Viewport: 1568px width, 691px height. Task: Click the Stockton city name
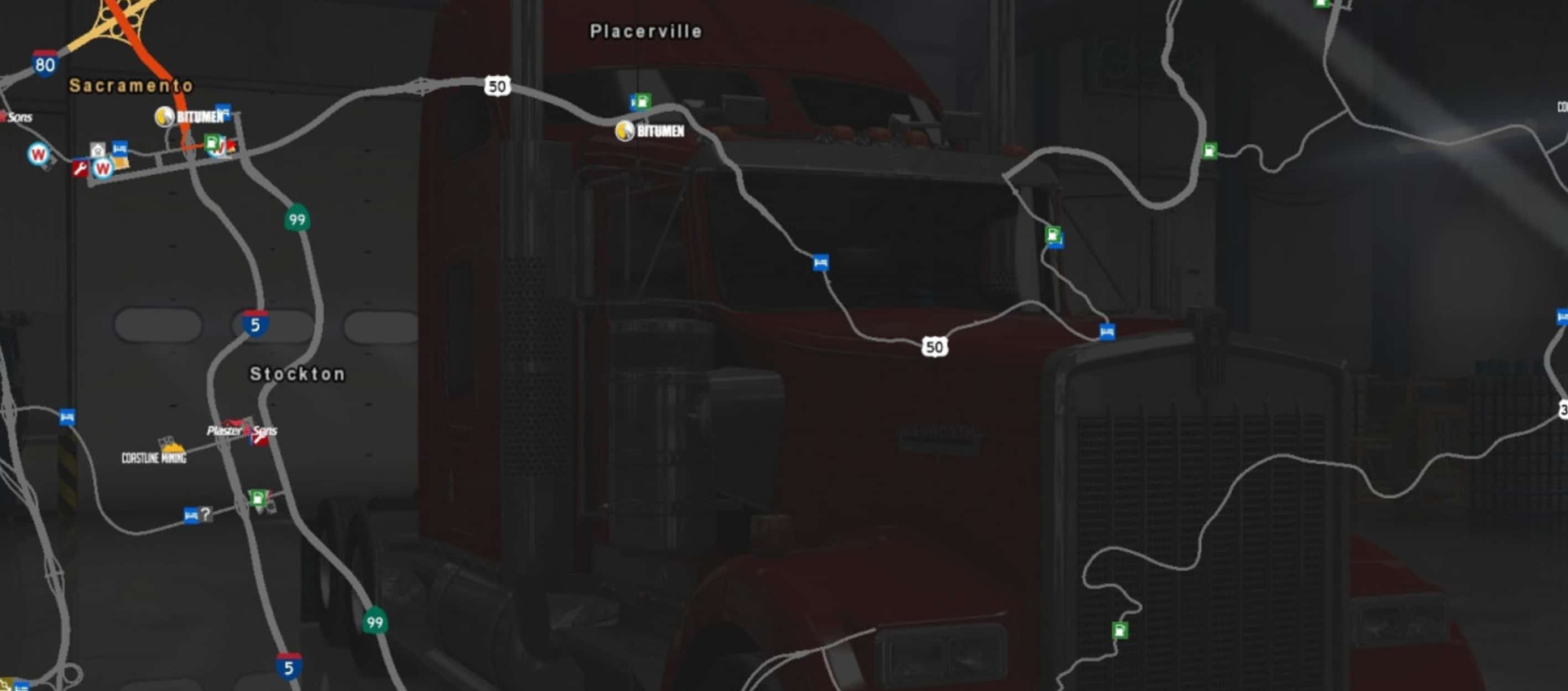(x=297, y=374)
